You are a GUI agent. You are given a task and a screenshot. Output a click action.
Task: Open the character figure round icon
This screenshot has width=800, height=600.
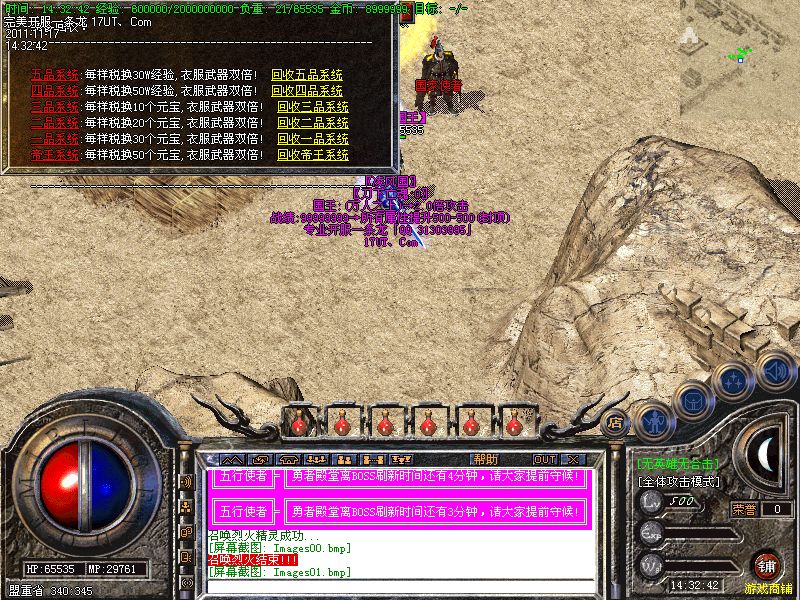coord(654,421)
